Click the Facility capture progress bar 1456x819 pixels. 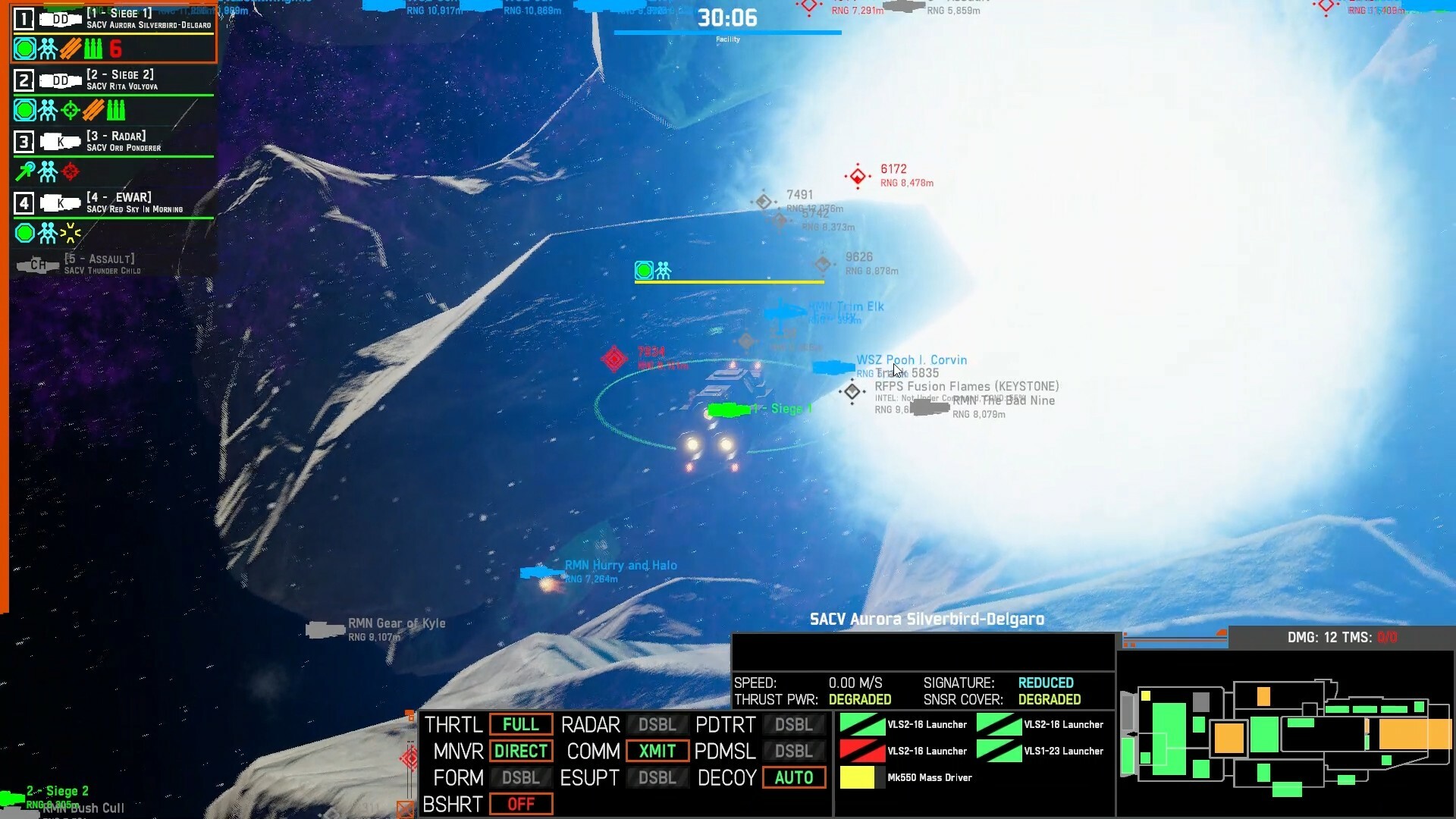(727, 33)
